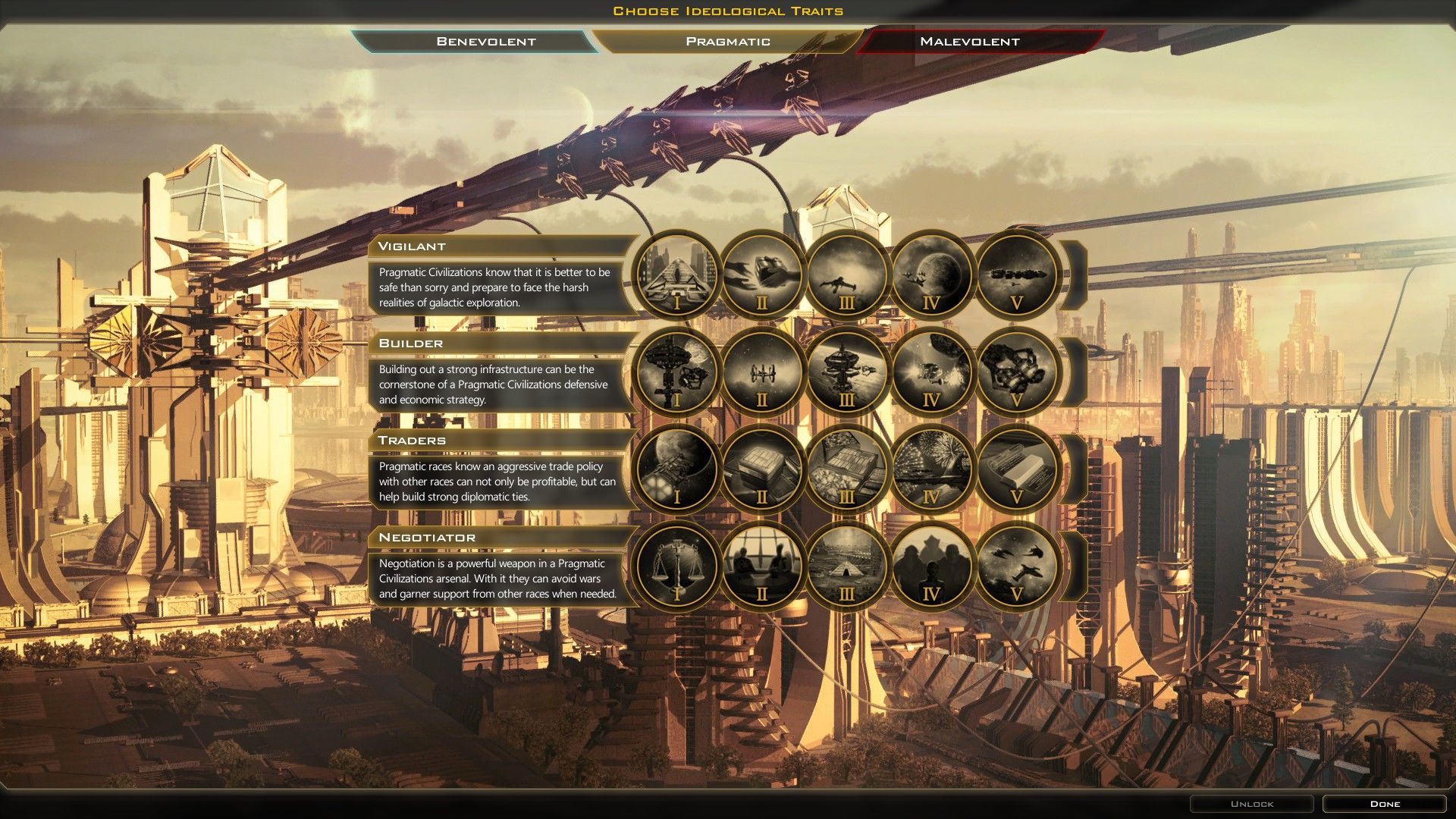Choose Vigilant tier II hands trait

(x=762, y=275)
